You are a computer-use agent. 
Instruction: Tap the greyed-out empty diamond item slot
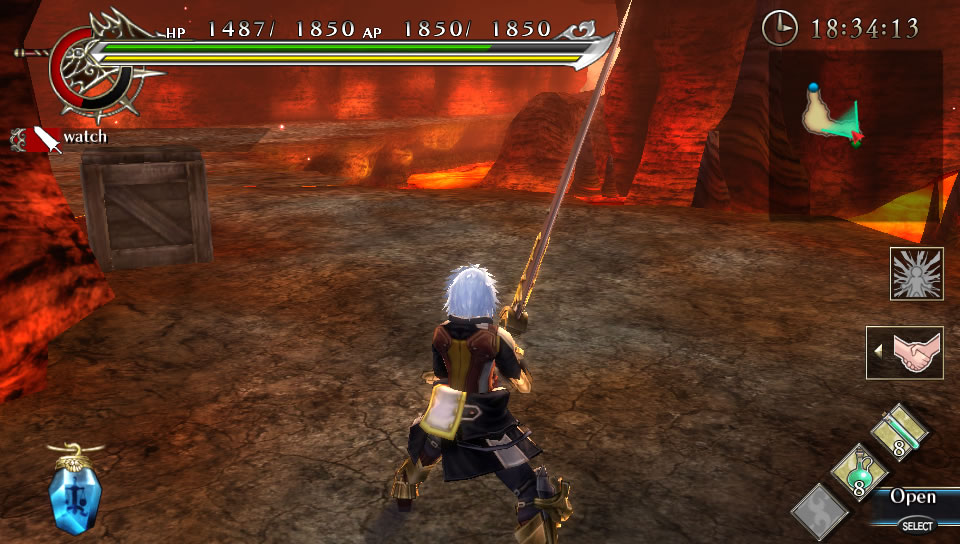(x=820, y=510)
